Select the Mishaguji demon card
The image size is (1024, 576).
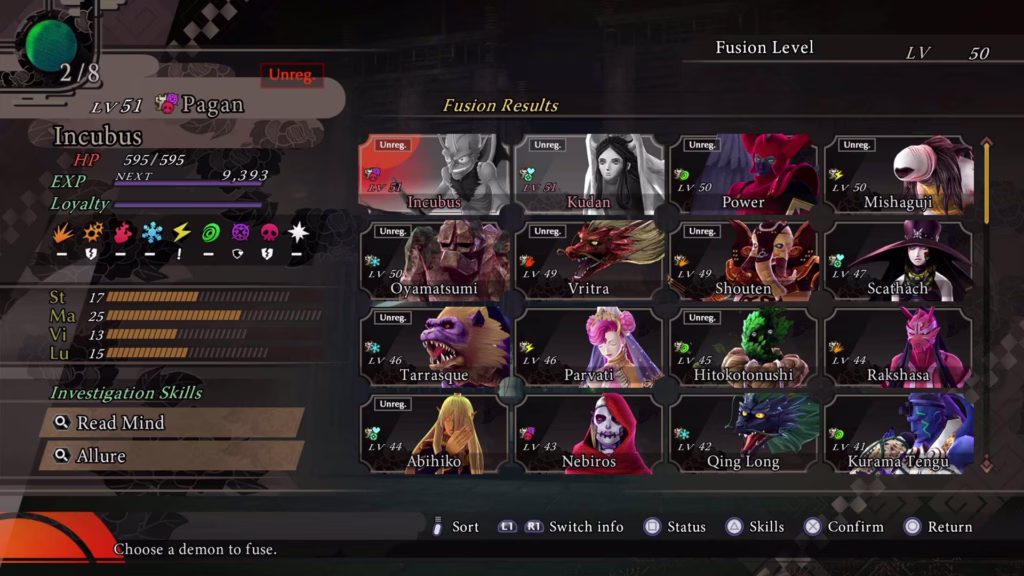(898, 175)
